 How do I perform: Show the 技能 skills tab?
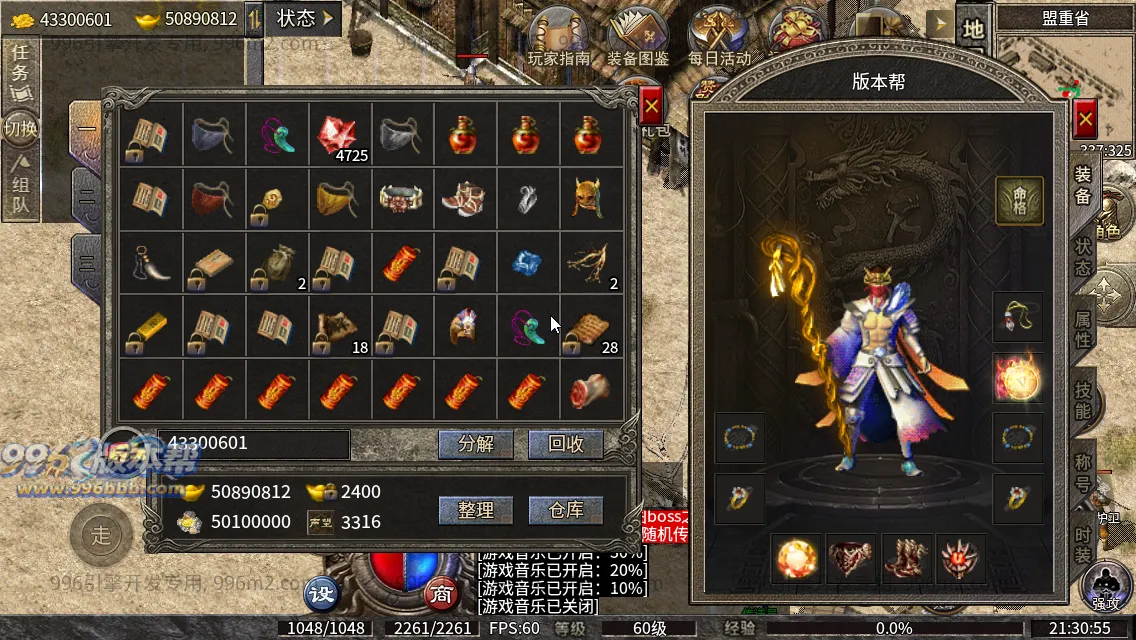pyautogui.click(x=1083, y=399)
